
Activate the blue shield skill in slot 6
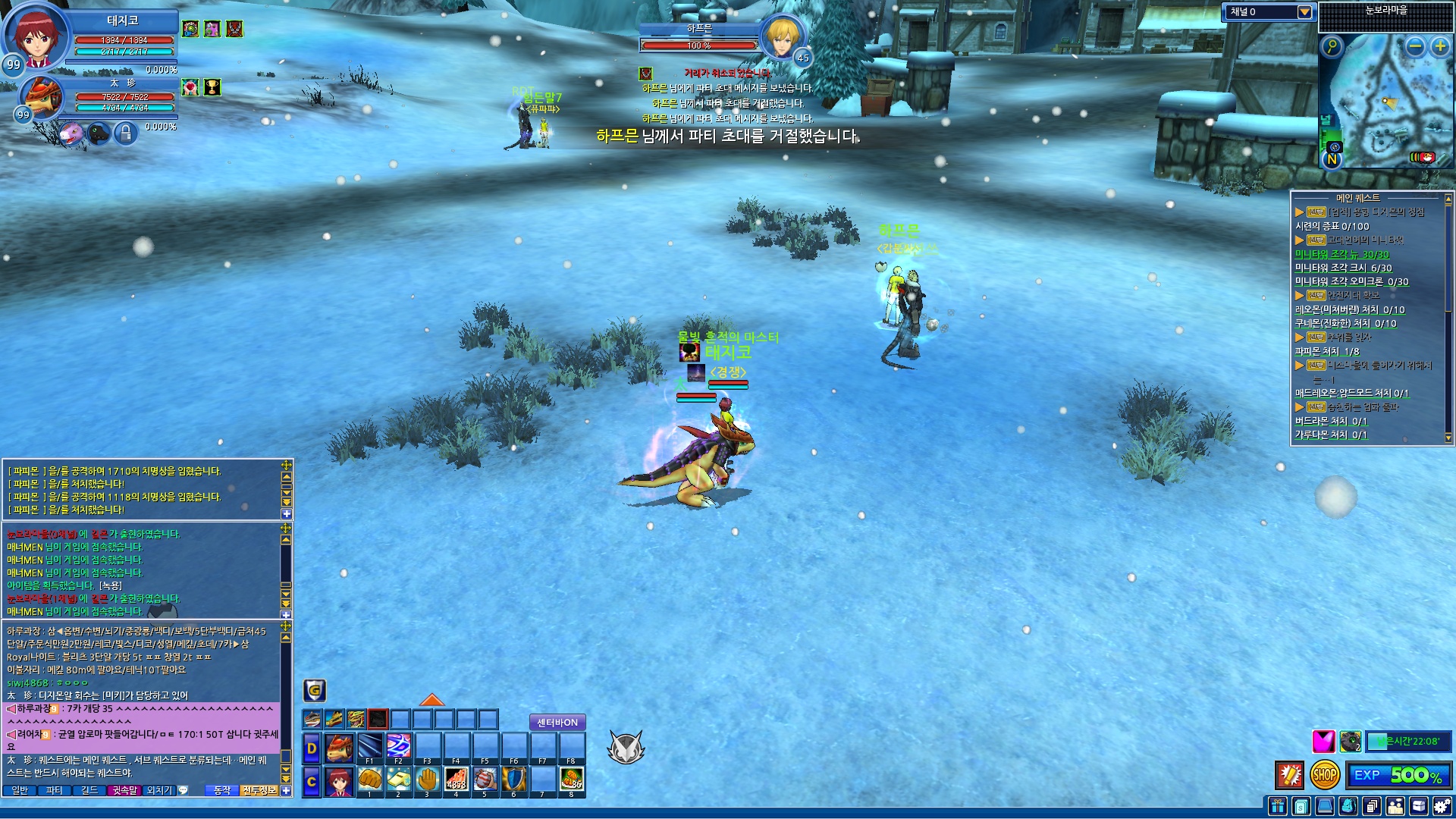pos(514,780)
